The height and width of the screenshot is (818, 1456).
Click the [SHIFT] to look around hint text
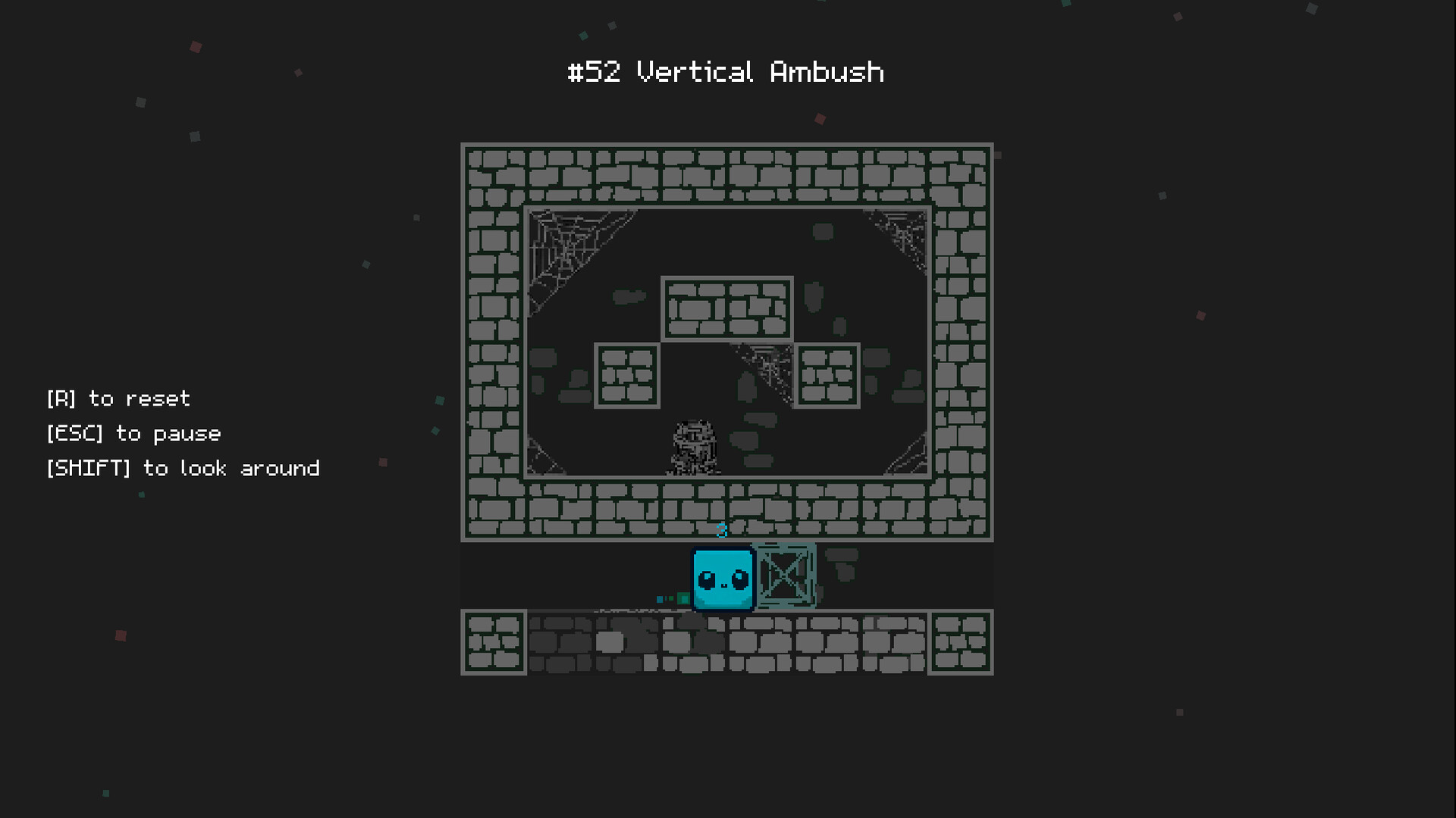(183, 469)
